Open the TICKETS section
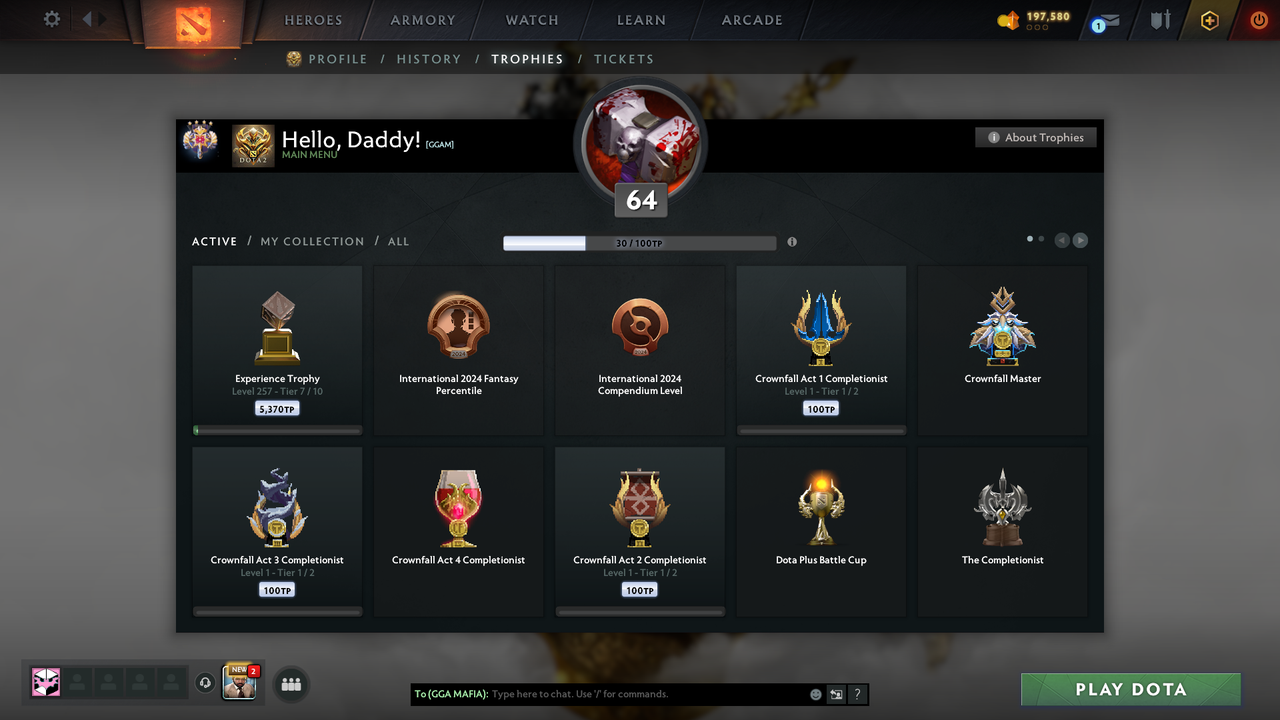 [x=624, y=59]
